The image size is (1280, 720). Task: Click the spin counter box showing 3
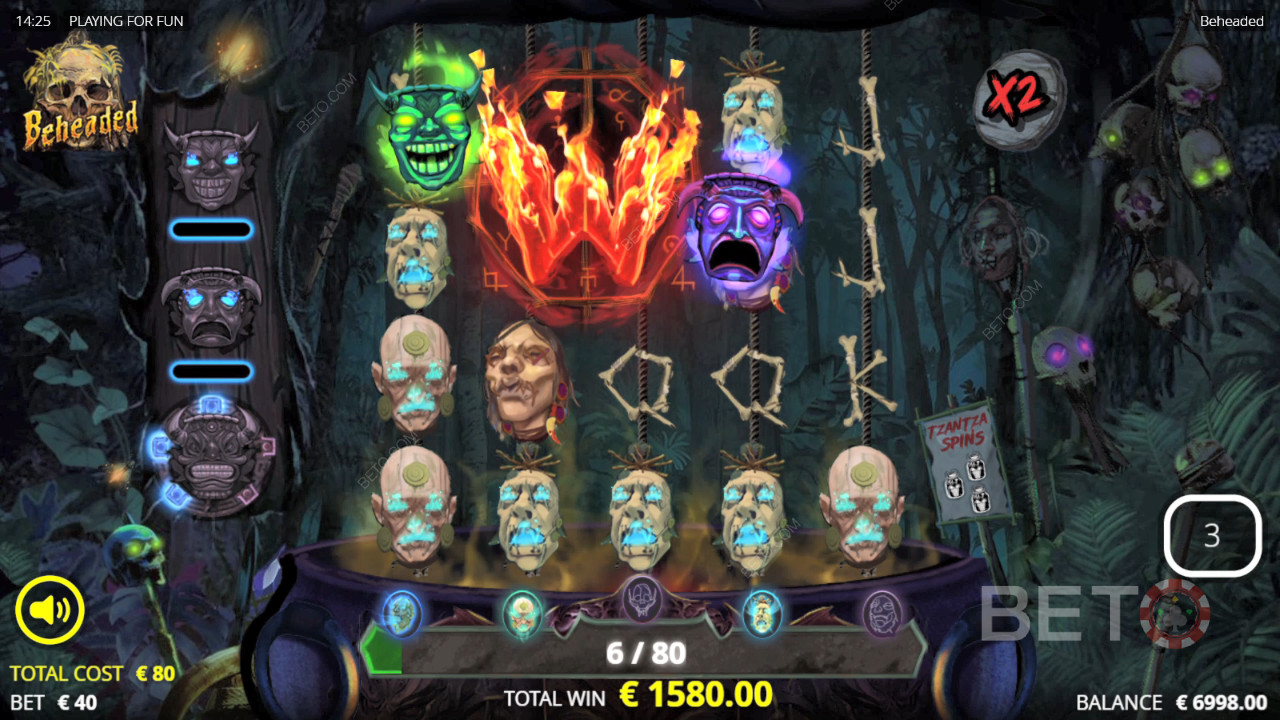[1212, 536]
